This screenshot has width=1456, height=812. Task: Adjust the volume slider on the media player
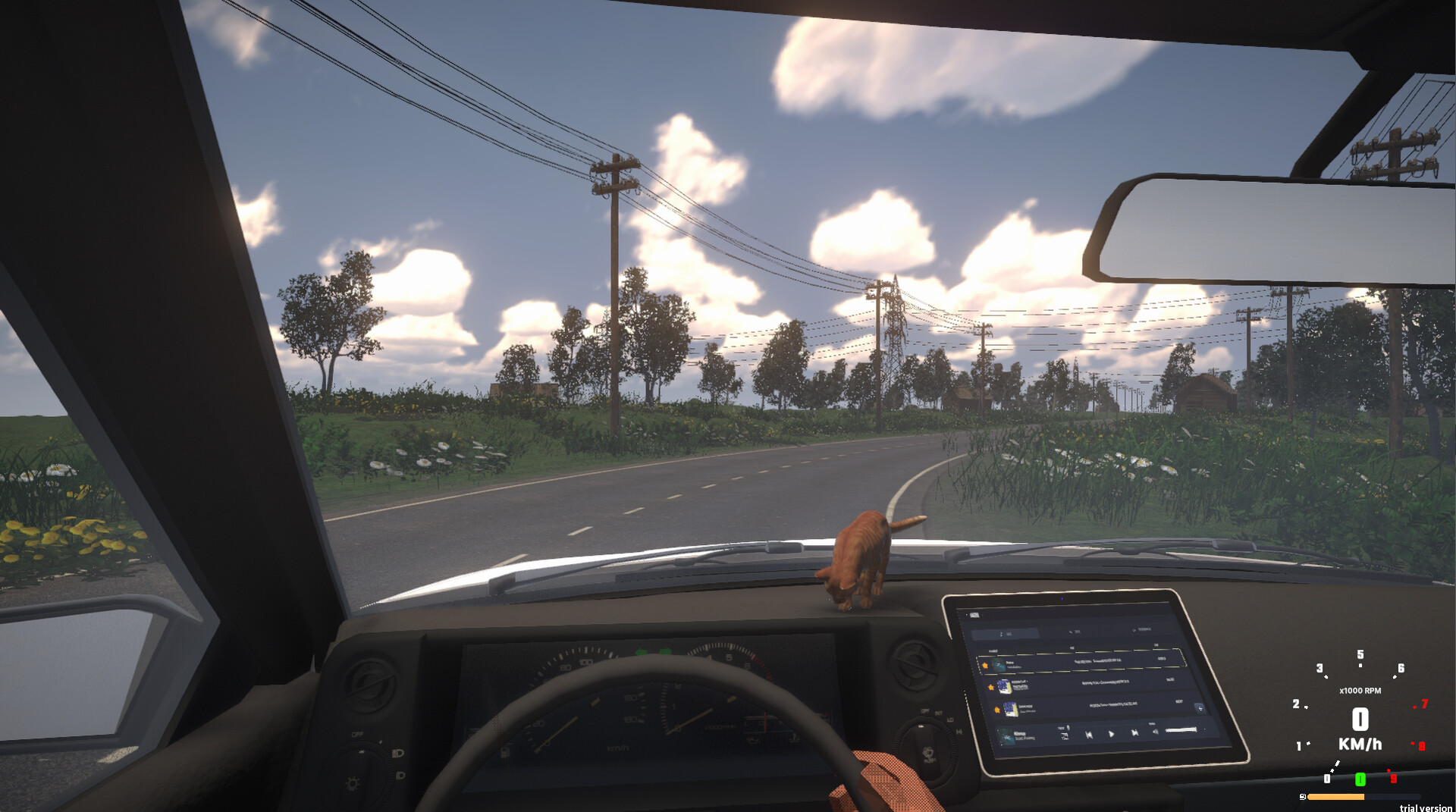point(1178,729)
